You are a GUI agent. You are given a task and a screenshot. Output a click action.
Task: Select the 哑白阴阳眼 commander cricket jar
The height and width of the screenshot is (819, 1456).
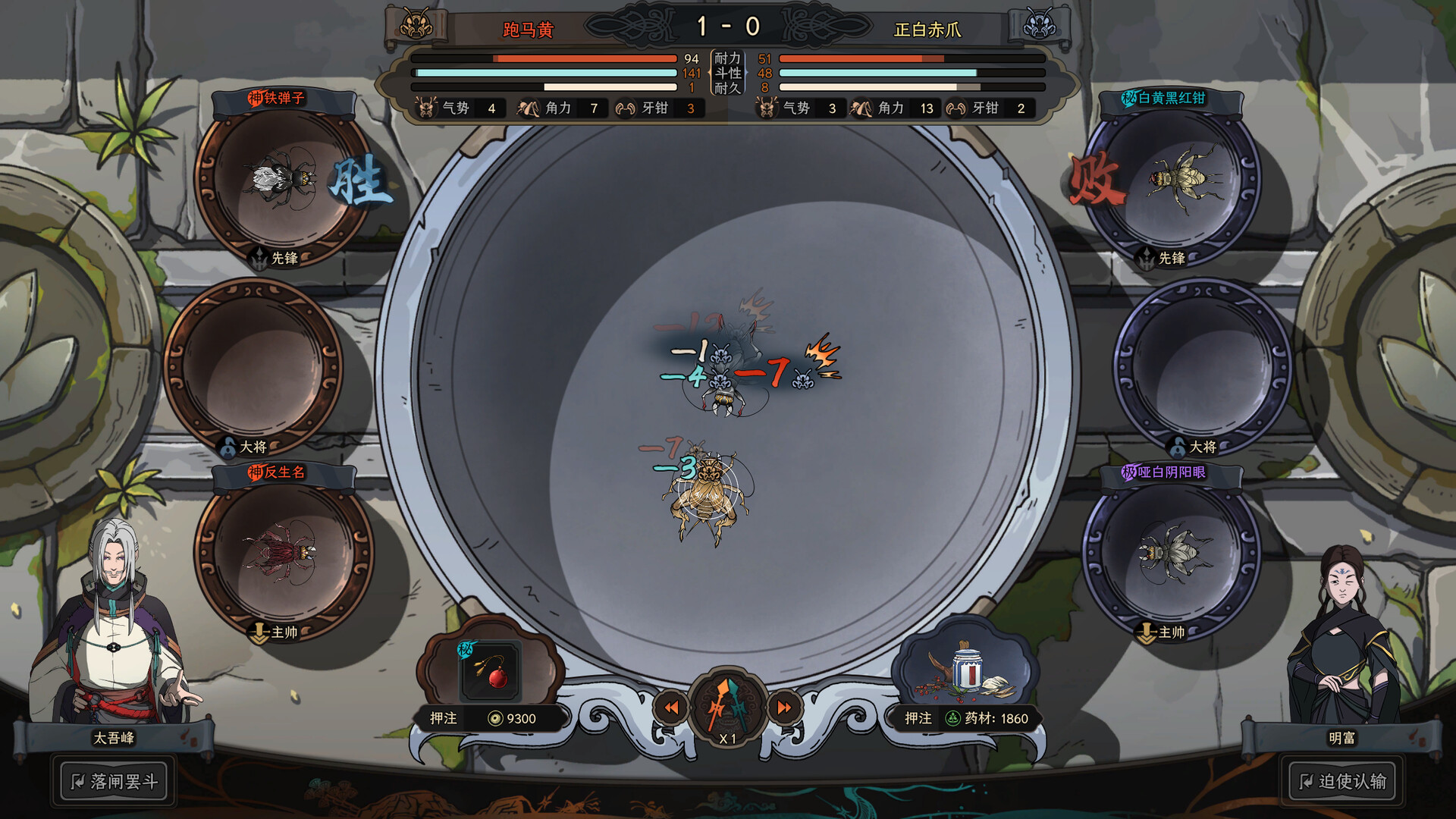tap(1174, 554)
